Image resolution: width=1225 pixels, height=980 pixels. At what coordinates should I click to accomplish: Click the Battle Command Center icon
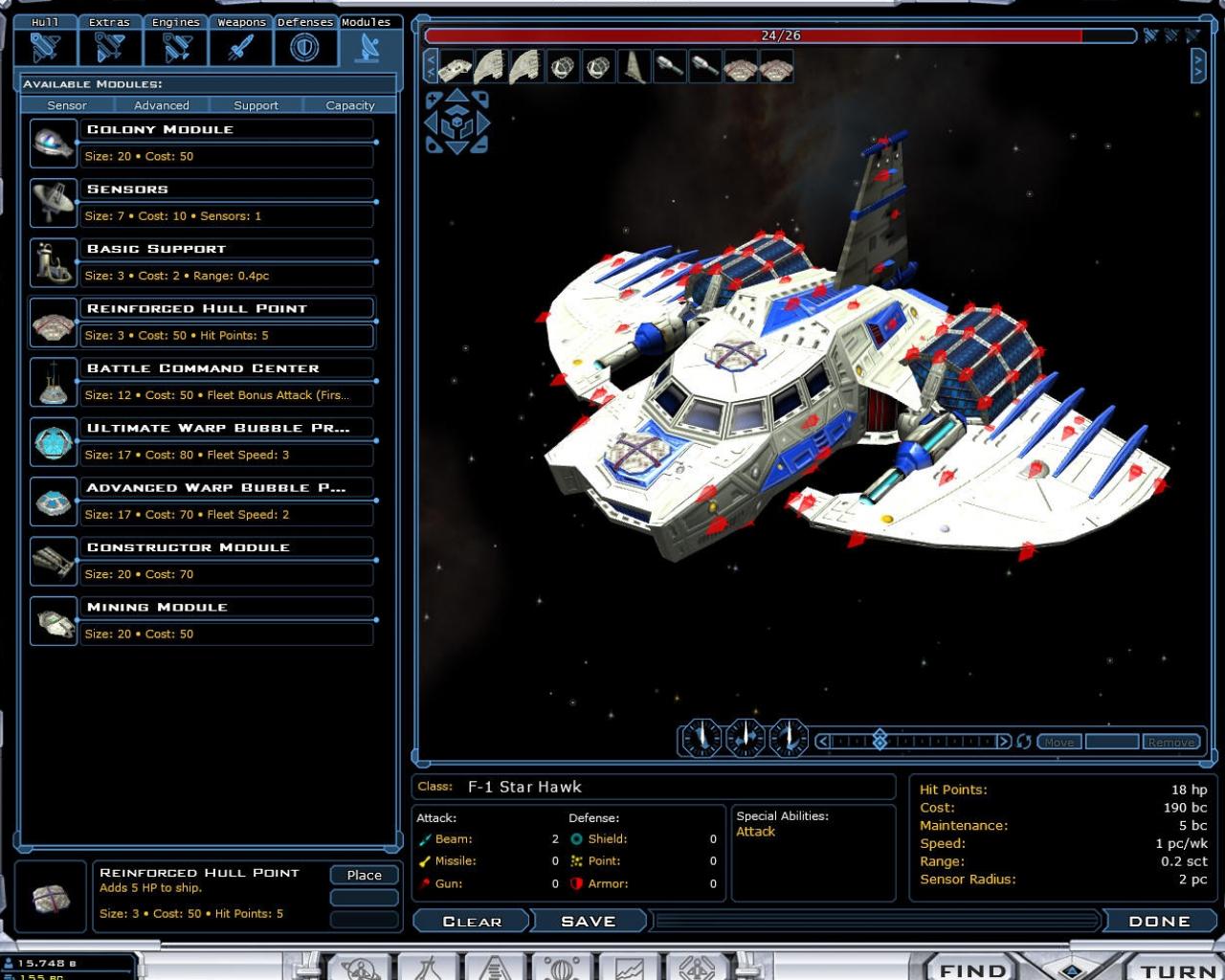[x=53, y=381]
